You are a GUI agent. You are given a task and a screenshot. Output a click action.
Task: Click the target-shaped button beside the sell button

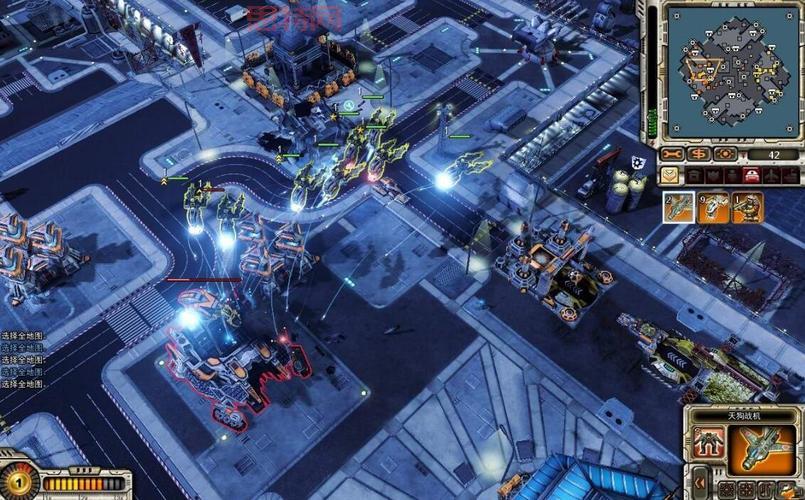(725, 154)
